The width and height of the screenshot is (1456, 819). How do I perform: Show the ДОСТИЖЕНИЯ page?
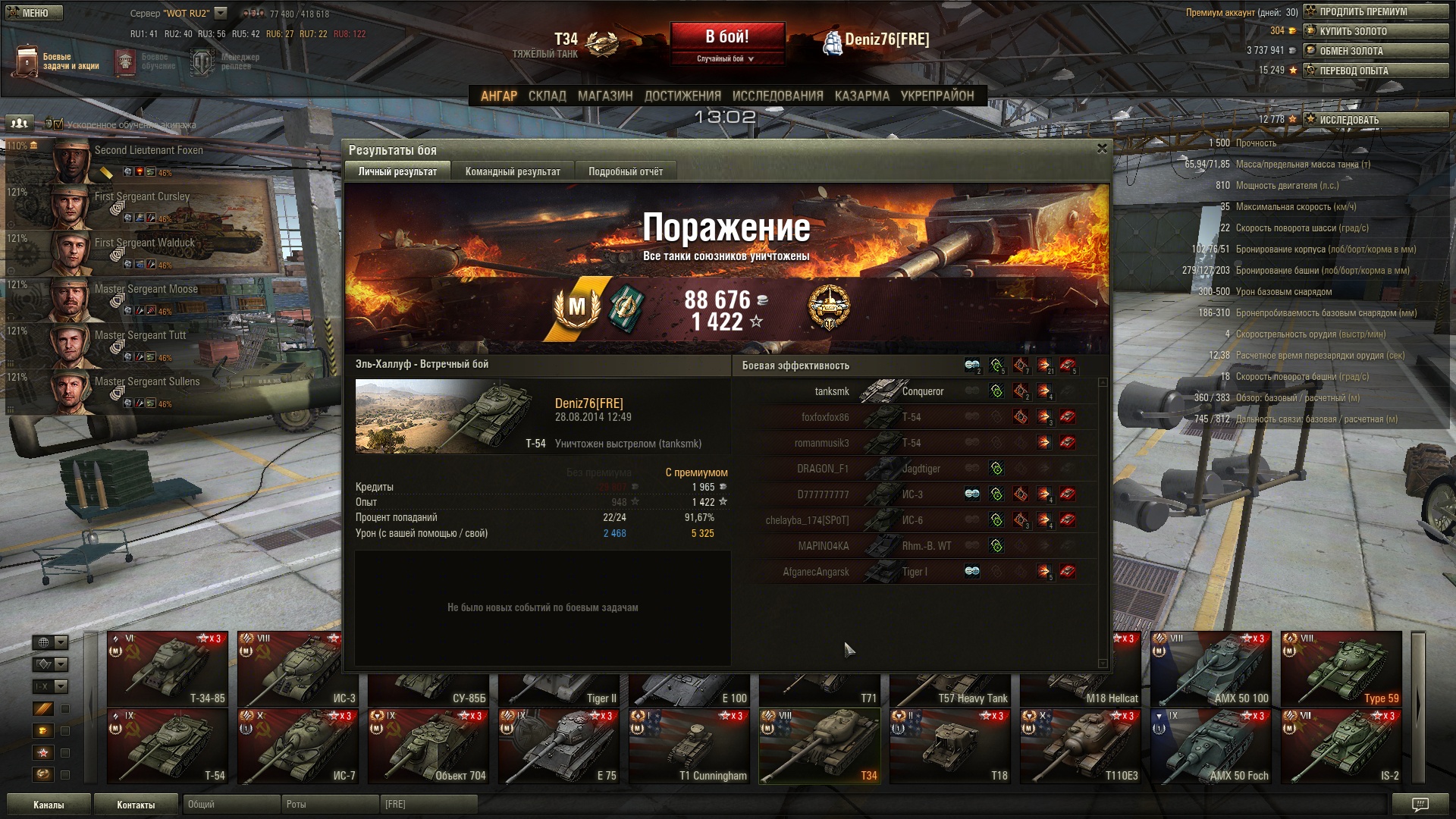[682, 96]
